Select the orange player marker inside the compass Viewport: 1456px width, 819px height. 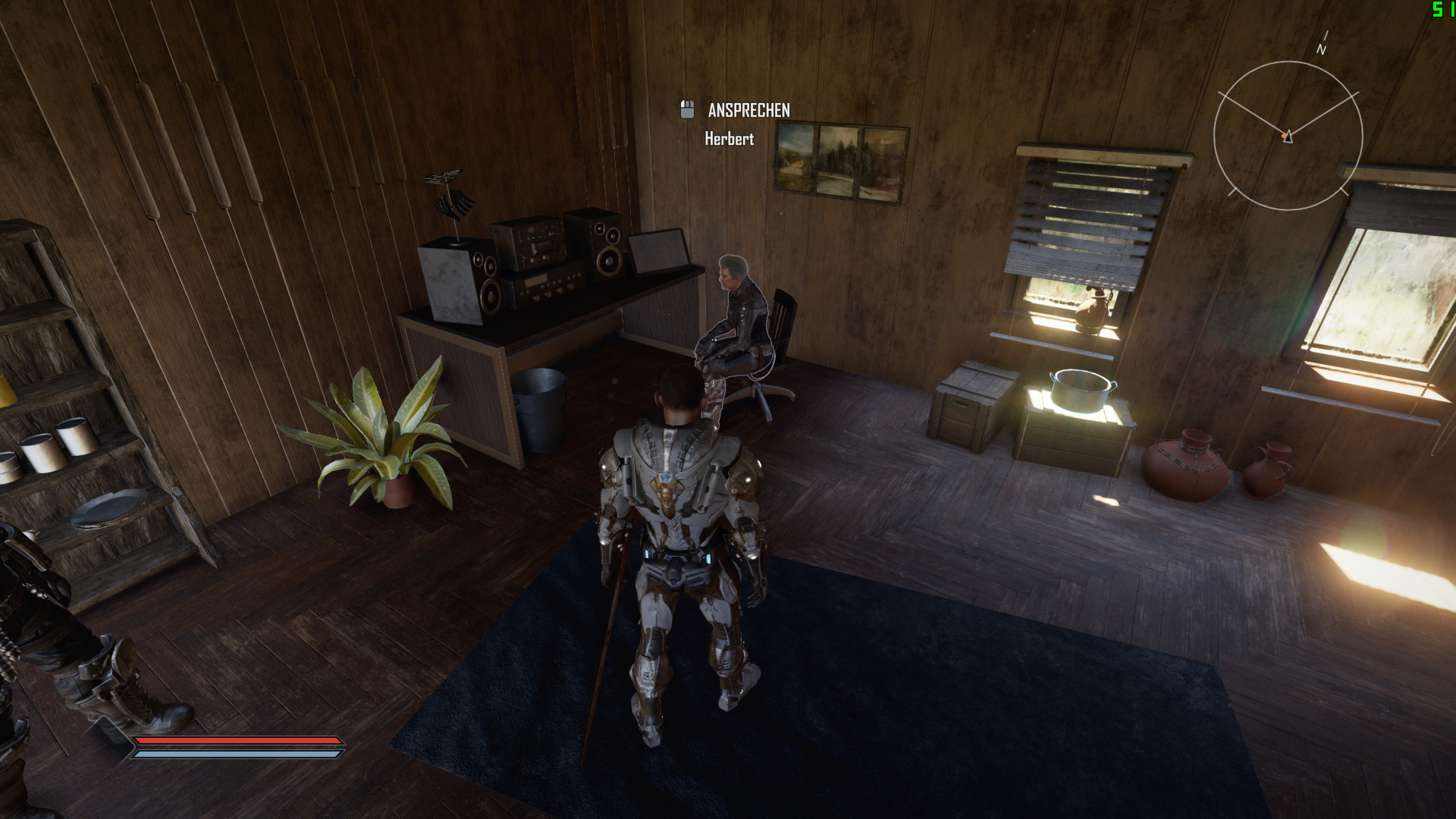[1285, 136]
